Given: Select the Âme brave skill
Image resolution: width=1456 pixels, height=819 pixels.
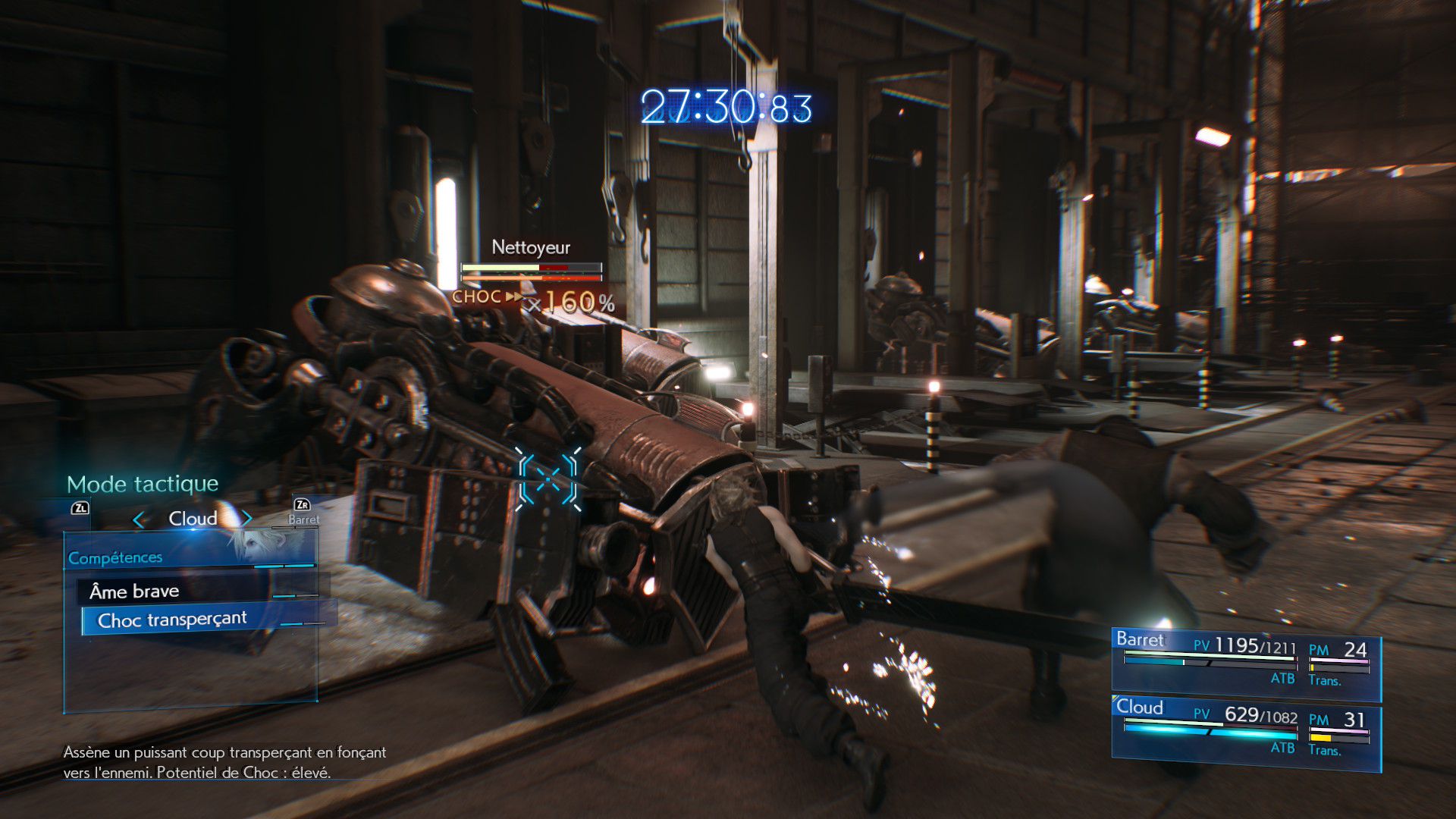Looking at the screenshot, I should pyautogui.click(x=134, y=591).
